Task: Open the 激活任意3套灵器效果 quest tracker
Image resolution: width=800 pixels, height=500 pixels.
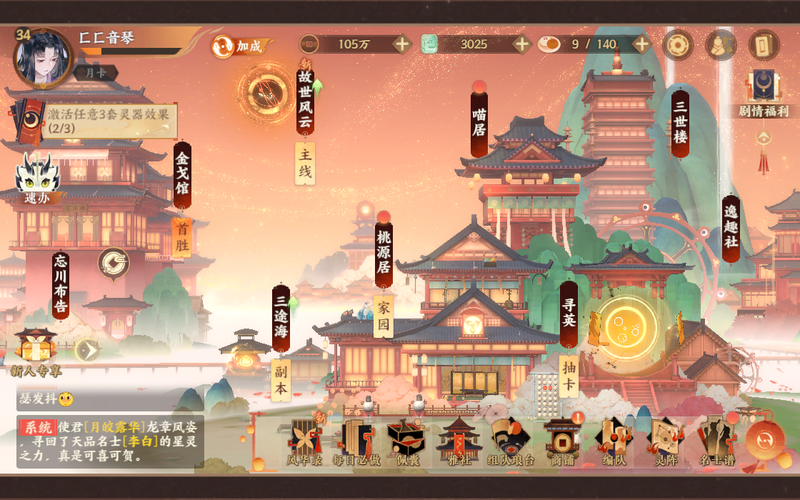Action: click(100, 121)
